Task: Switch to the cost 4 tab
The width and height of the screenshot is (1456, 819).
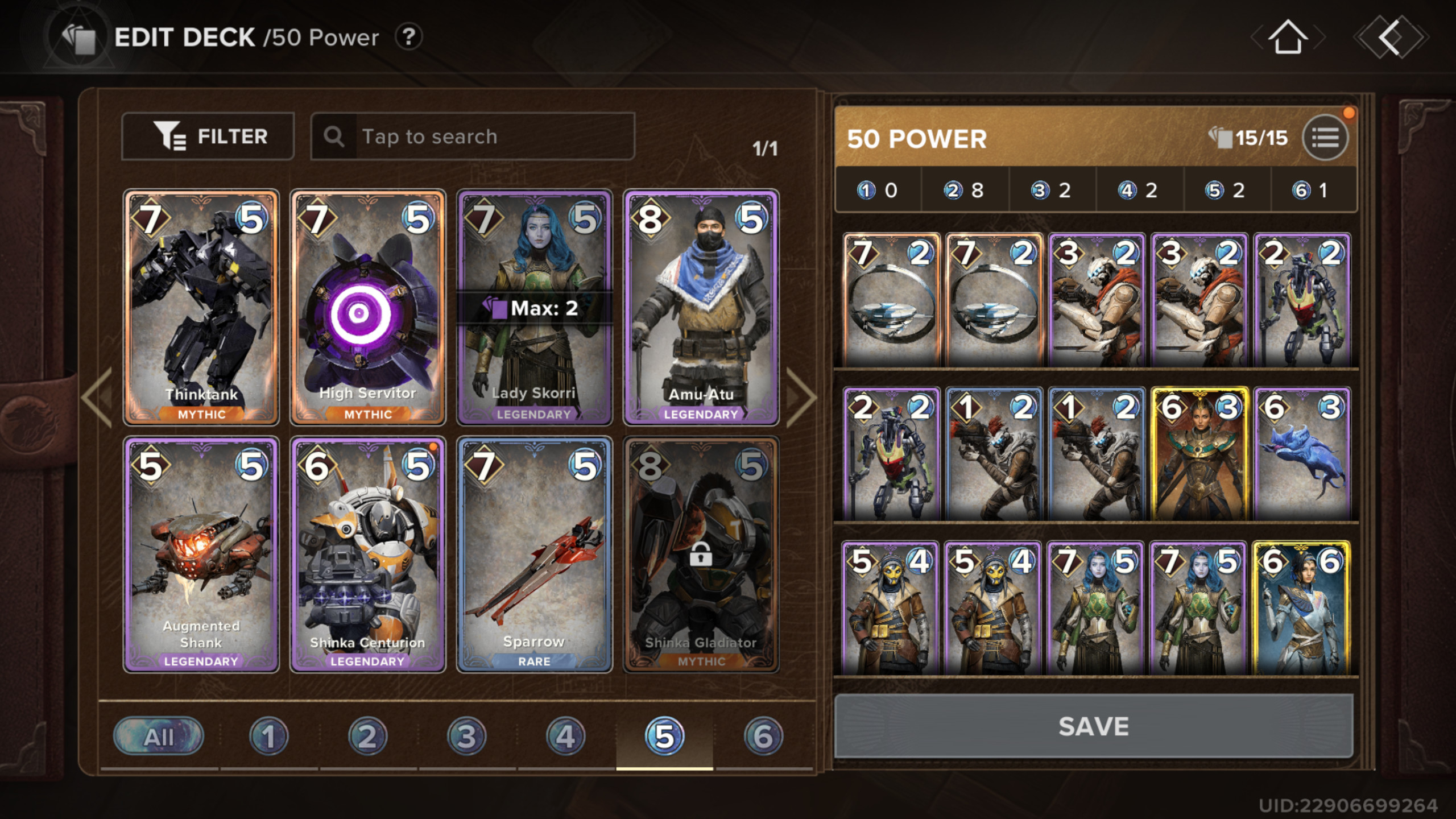Action: (x=565, y=737)
